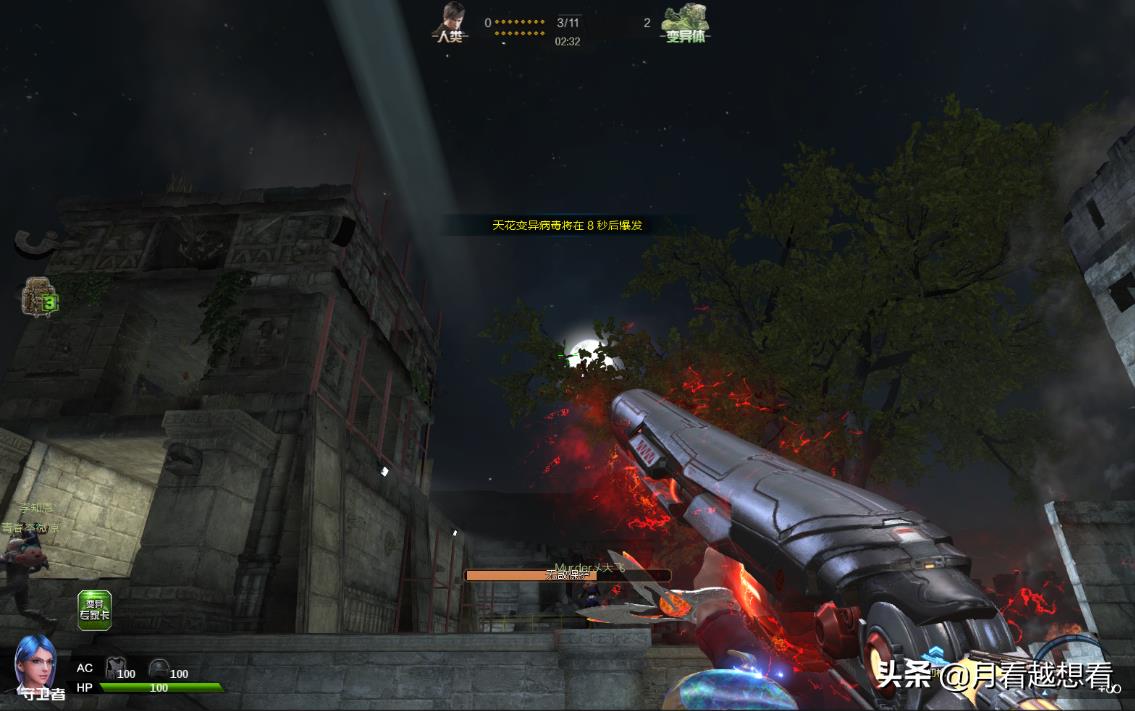Click the blue-haired 守卫者 character portrait

pos(35,663)
